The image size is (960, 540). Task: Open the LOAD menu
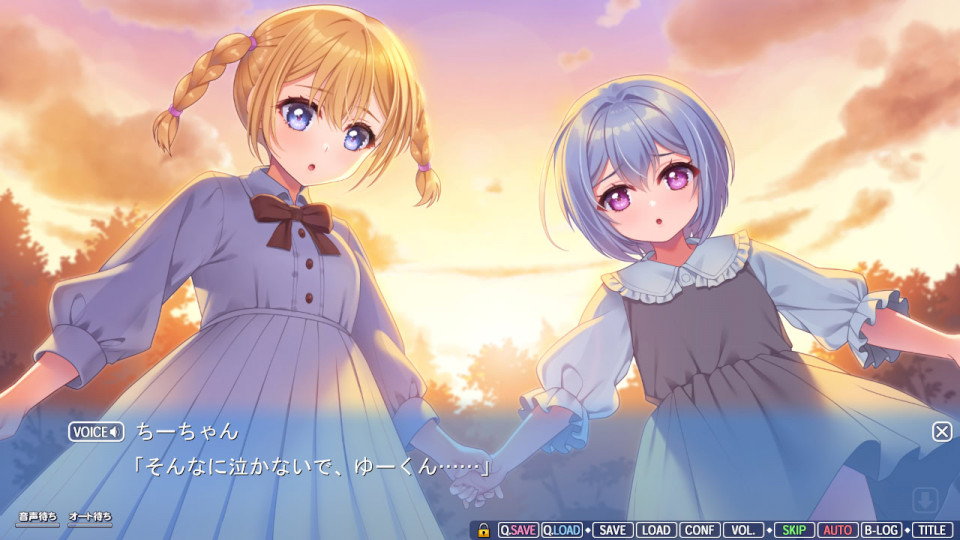[x=656, y=530]
